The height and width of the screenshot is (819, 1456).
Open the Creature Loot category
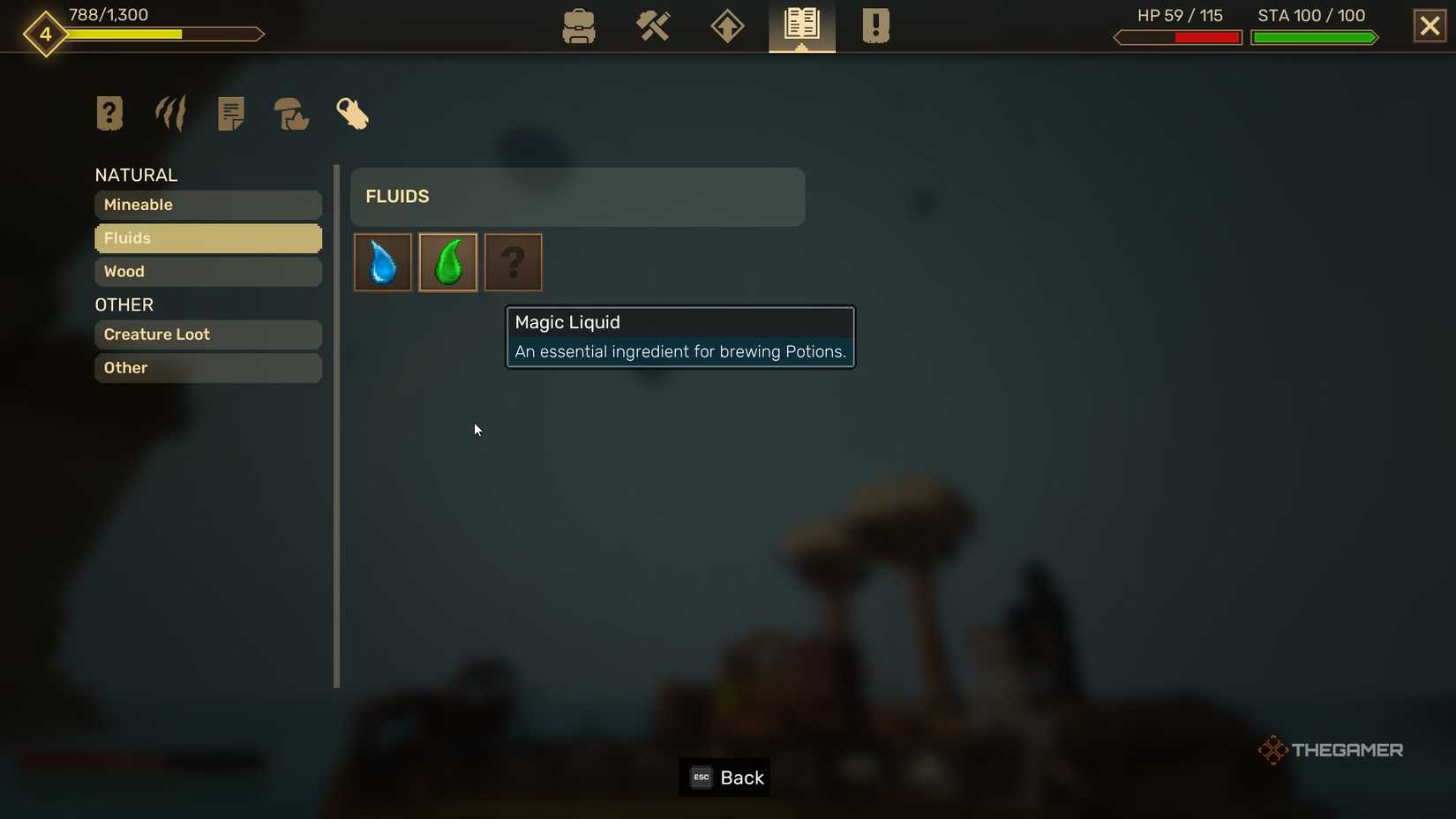click(x=207, y=334)
